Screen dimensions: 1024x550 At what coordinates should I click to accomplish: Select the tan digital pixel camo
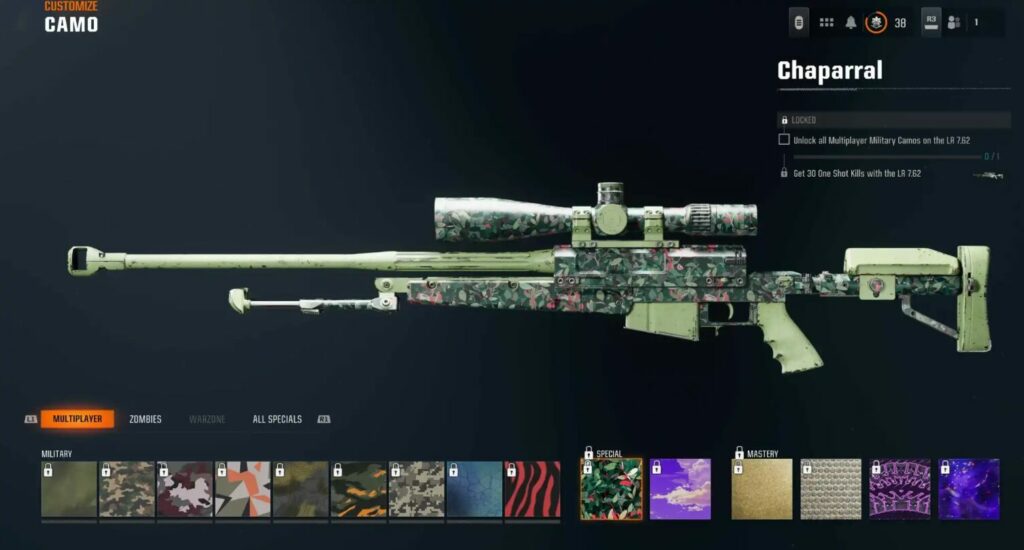417,489
